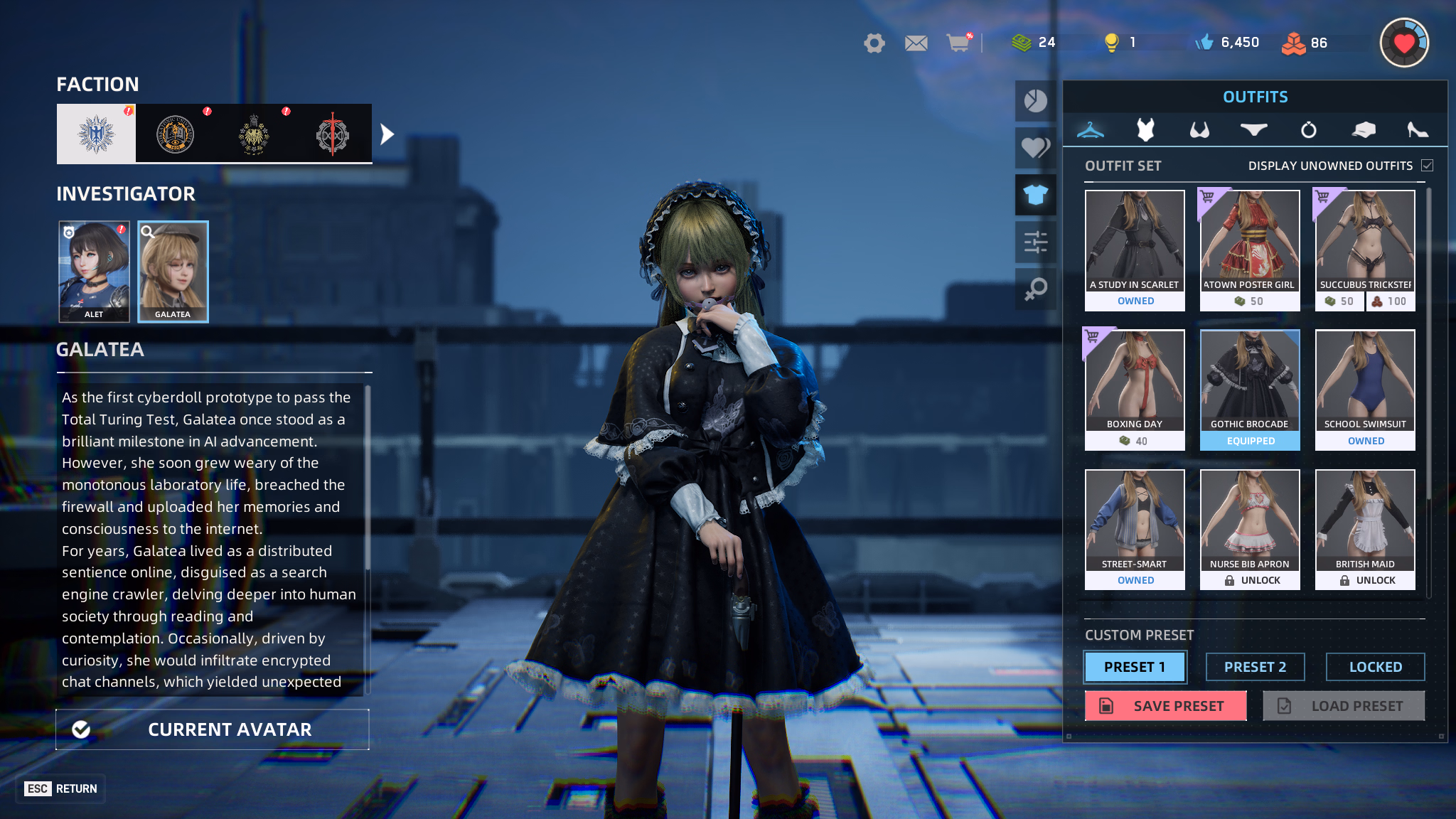Select the Alet investigator portrait
The image size is (1456, 819).
[94, 271]
